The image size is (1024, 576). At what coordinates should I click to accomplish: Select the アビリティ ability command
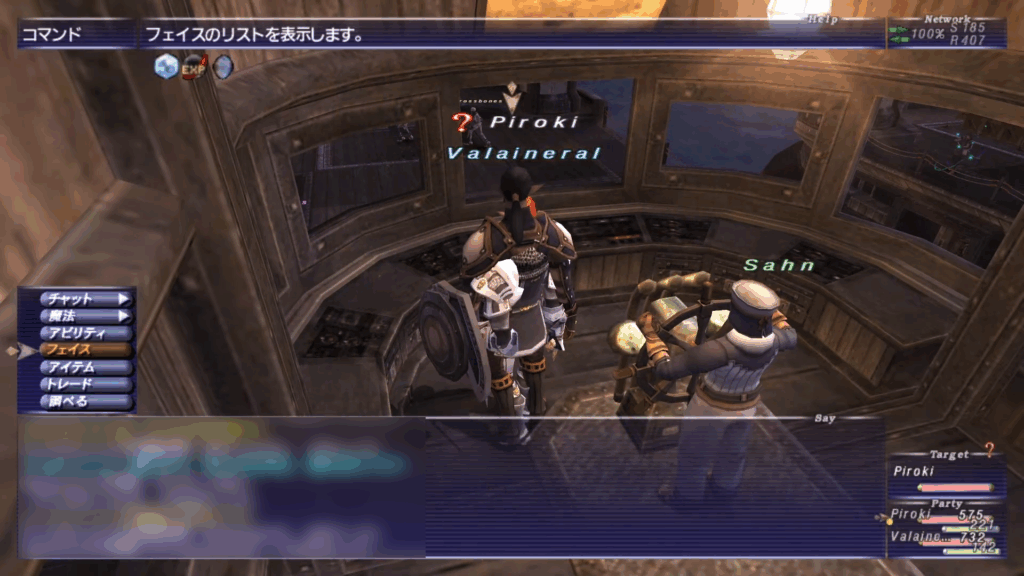coord(84,333)
